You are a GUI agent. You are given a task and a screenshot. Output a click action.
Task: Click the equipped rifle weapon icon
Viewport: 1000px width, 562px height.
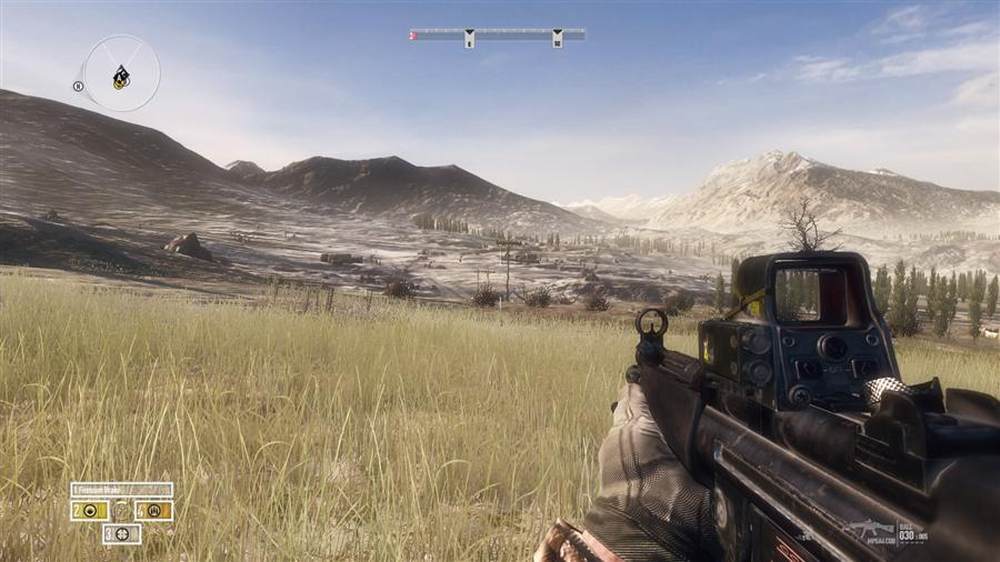(870, 528)
